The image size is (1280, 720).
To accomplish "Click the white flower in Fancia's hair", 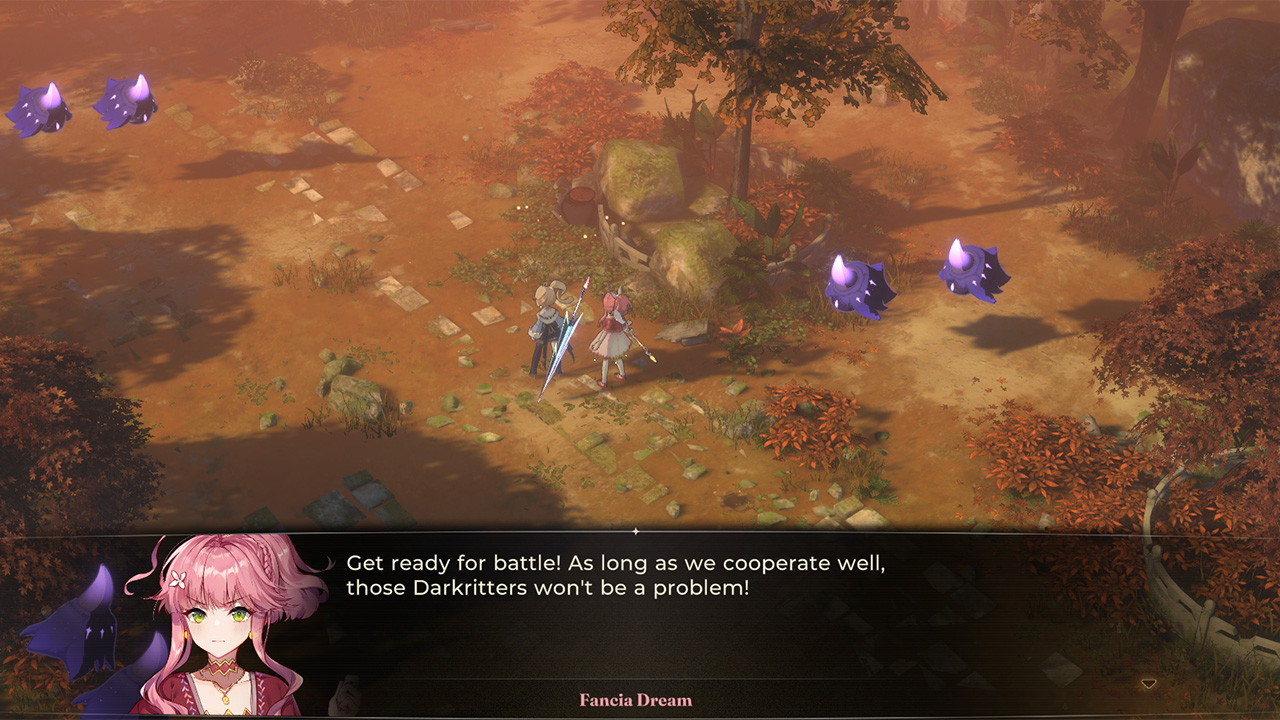I will click(x=177, y=580).
